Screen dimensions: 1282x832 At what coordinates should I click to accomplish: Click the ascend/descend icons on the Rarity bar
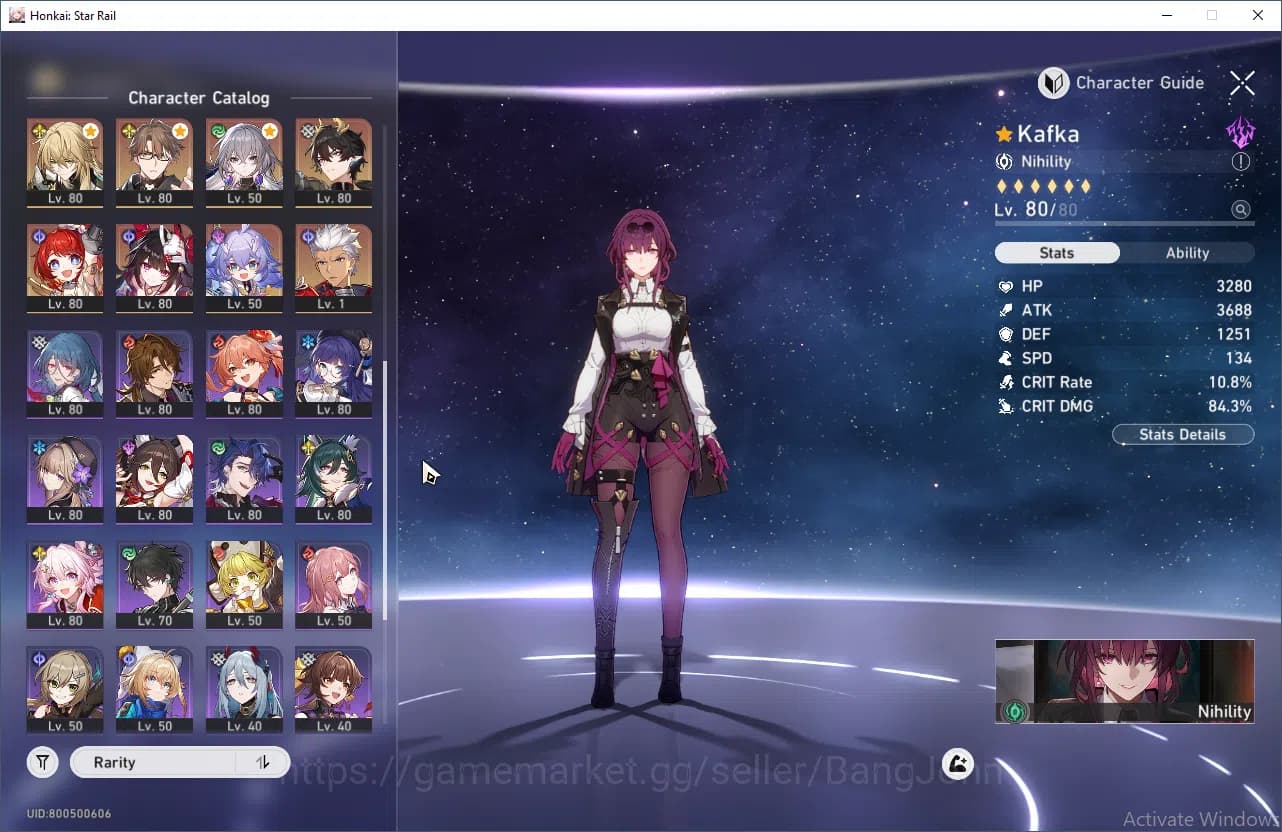(x=262, y=762)
